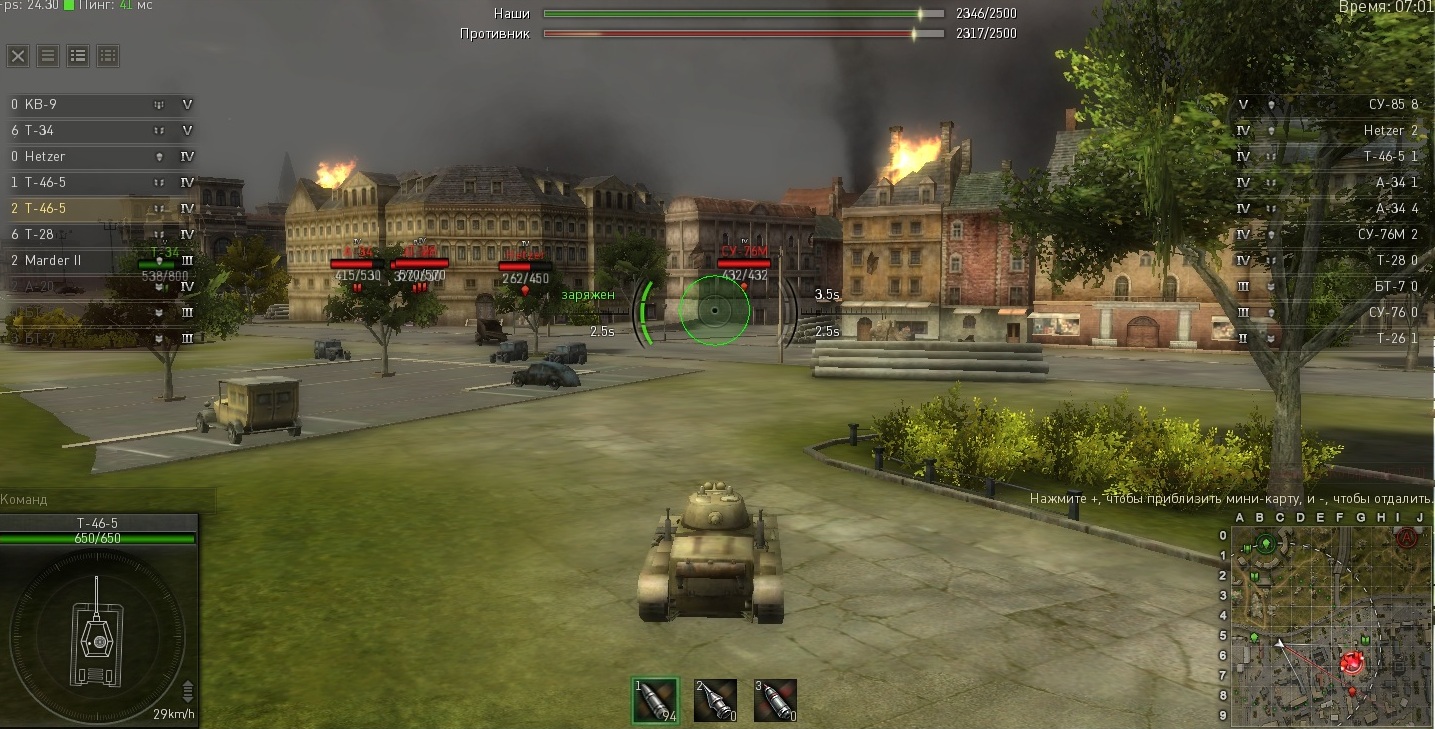Click the green allied base marker on minimap
This screenshot has width=1435, height=729.
tap(1266, 545)
